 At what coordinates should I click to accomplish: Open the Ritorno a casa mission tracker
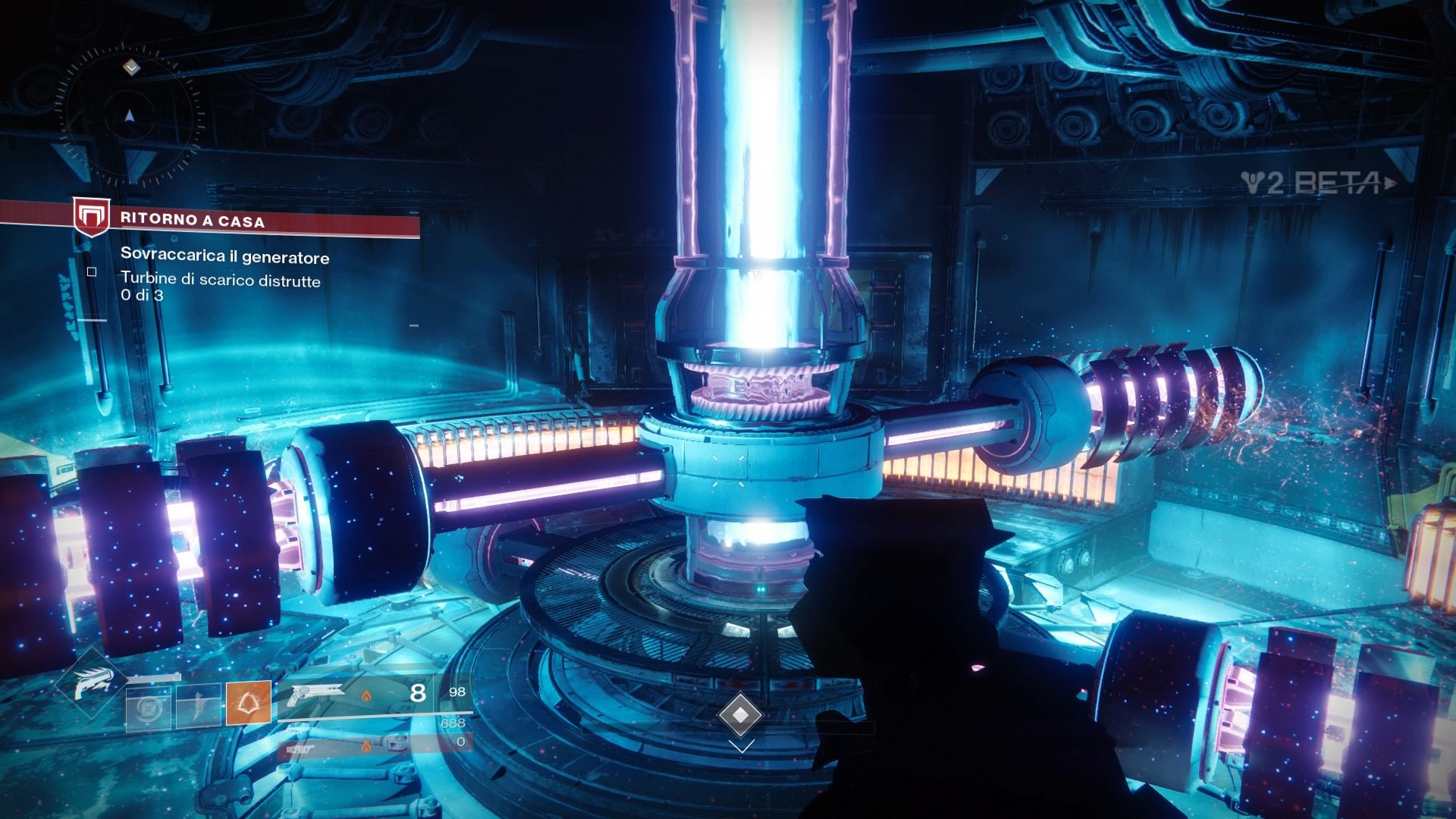192,221
